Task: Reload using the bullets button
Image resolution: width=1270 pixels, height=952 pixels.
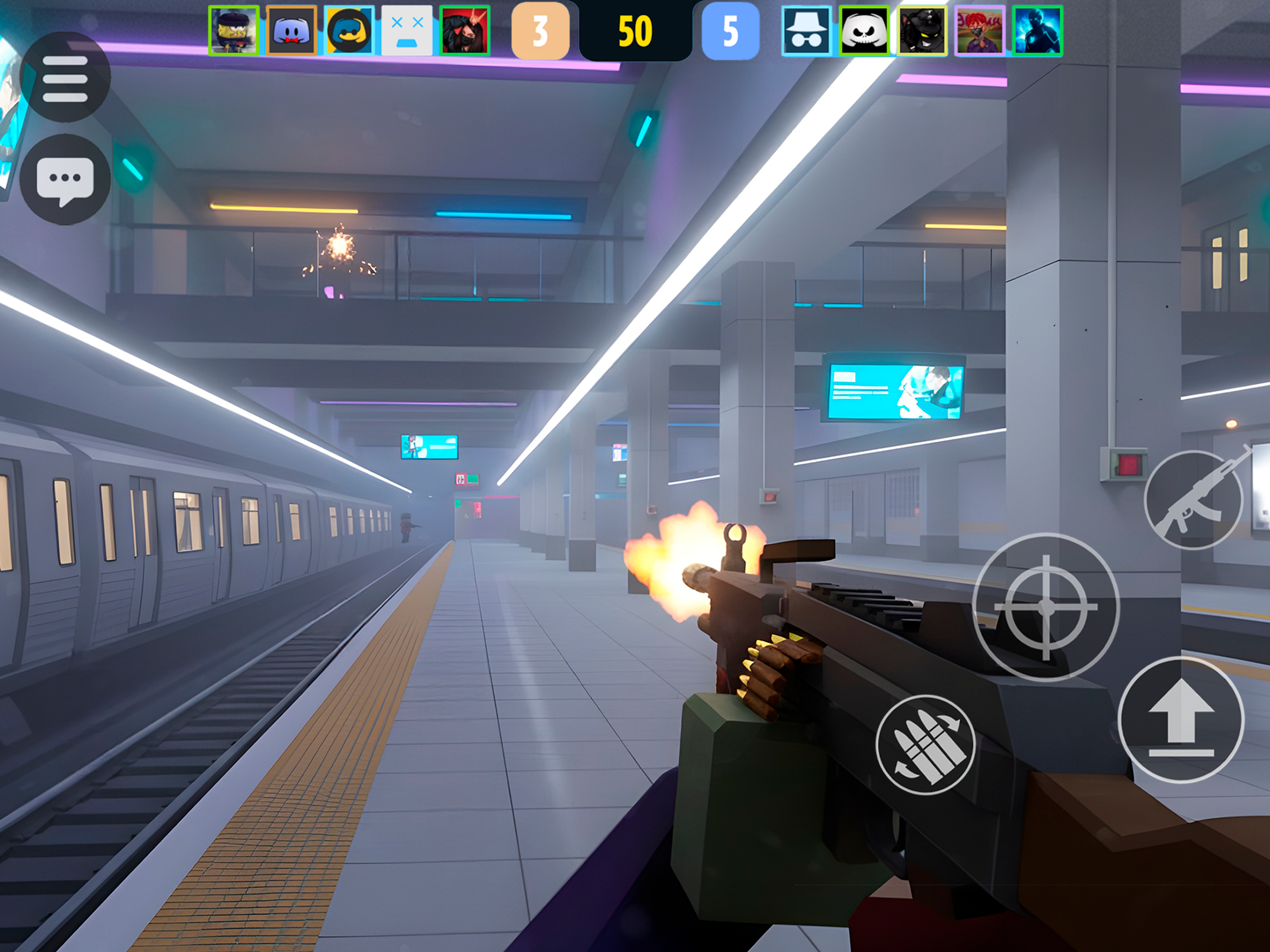Action: (925, 744)
